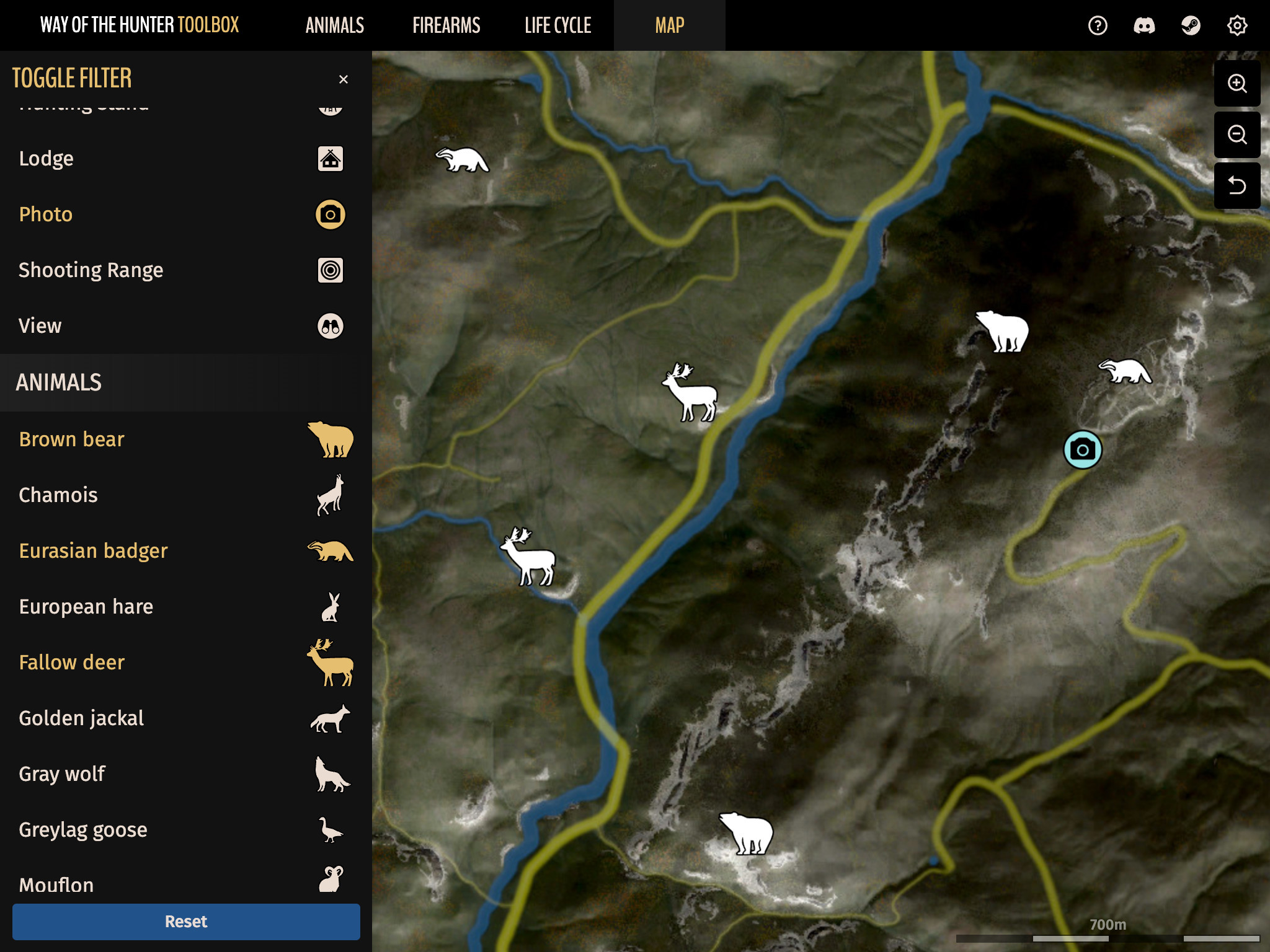The image size is (1270, 952).
Task: Close the Toggle Filter panel
Action: click(x=344, y=79)
